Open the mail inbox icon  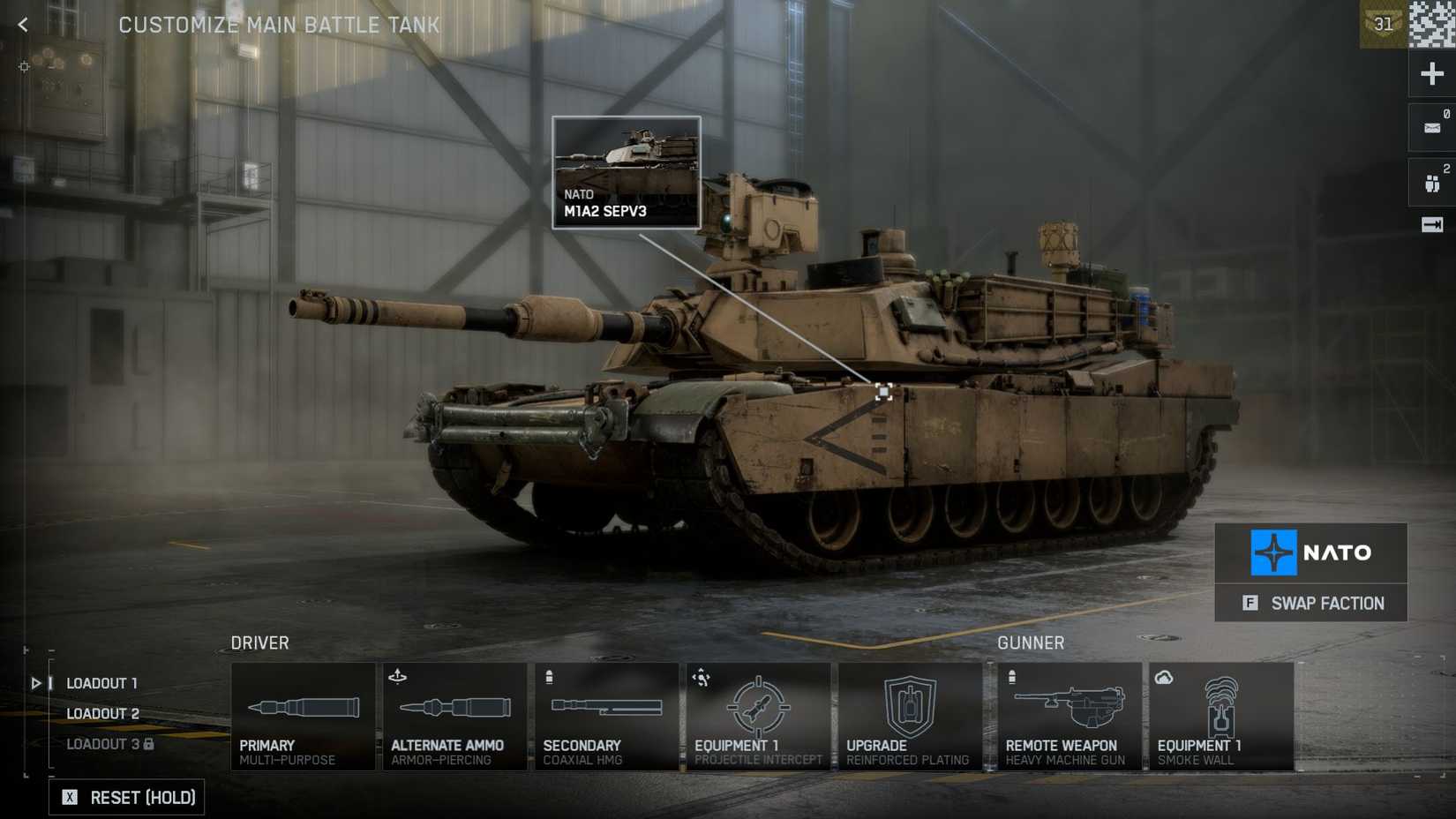pyautogui.click(x=1431, y=126)
